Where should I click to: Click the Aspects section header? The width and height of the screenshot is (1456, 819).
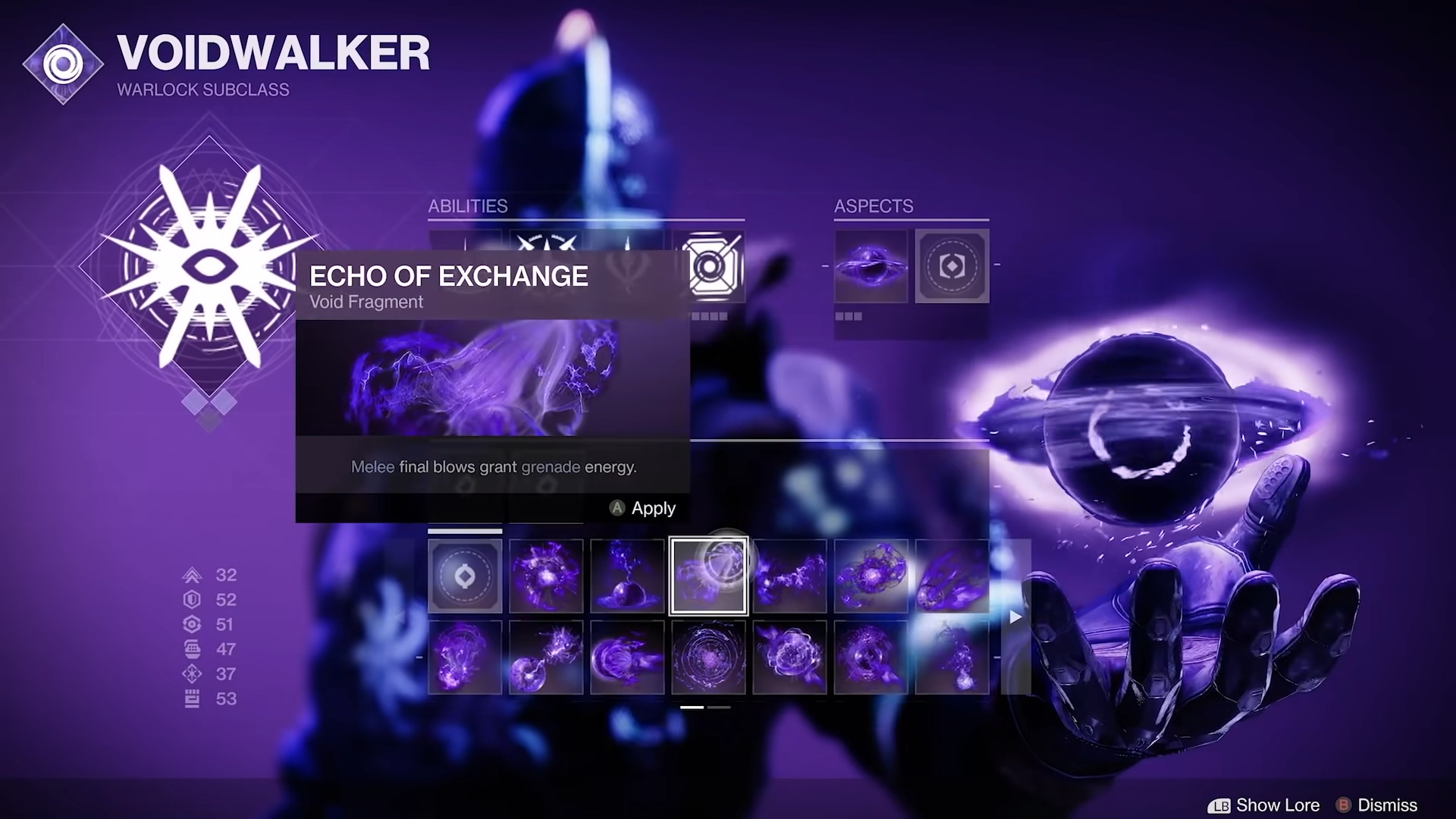pyautogui.click(x=873, y=206)
